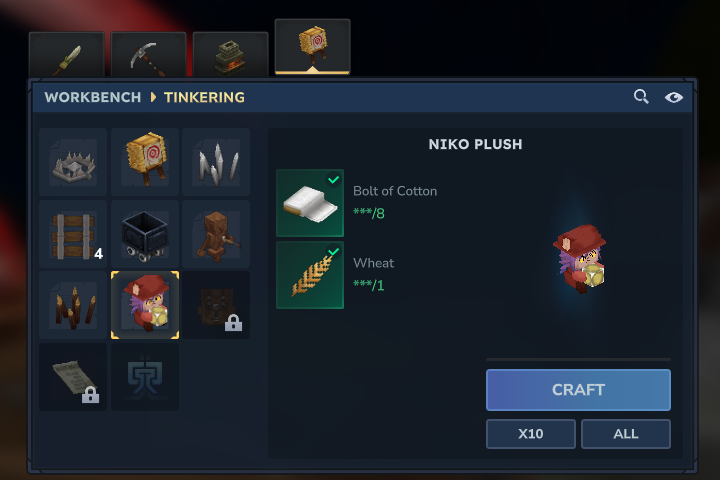Open the recipe search magnifier
Viewport: 720px width, 480px height.
[x=642, y=97]
